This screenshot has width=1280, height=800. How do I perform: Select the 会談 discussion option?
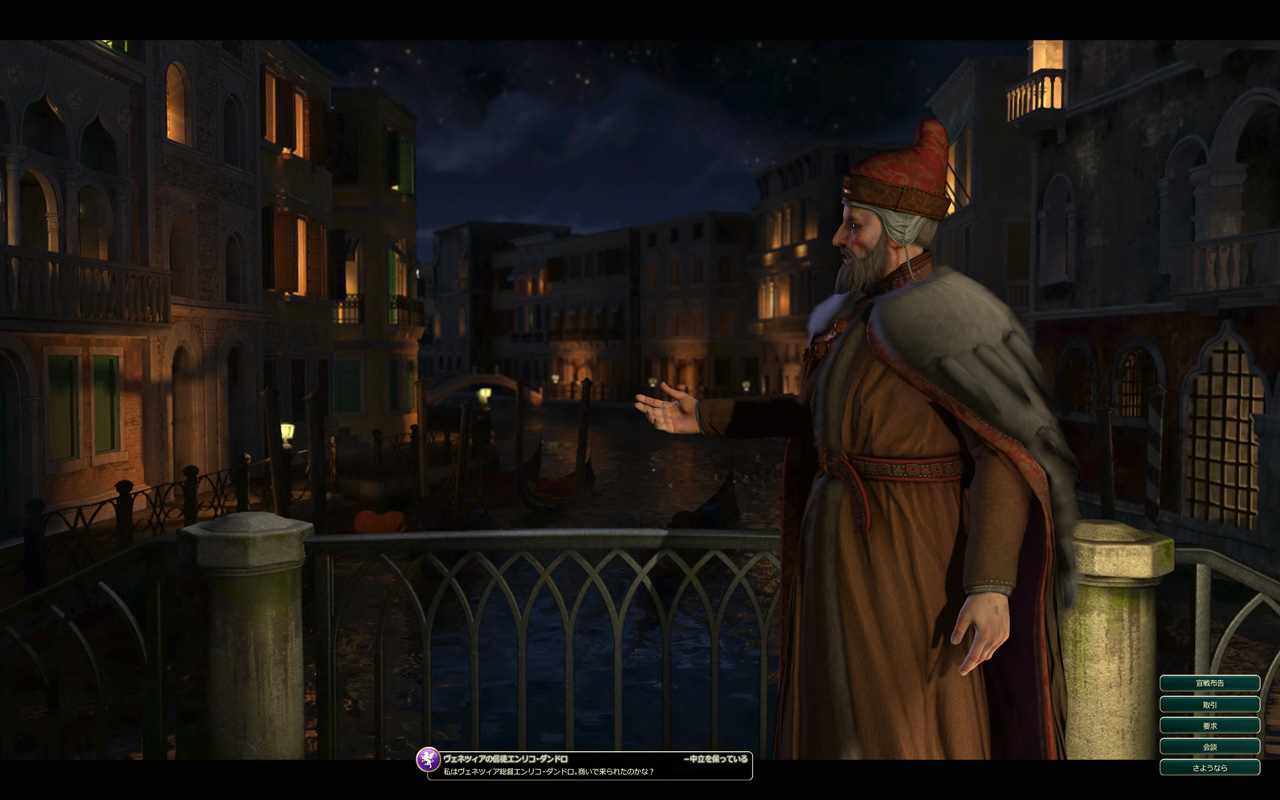pyautogui.click(x=1209, y=746)
